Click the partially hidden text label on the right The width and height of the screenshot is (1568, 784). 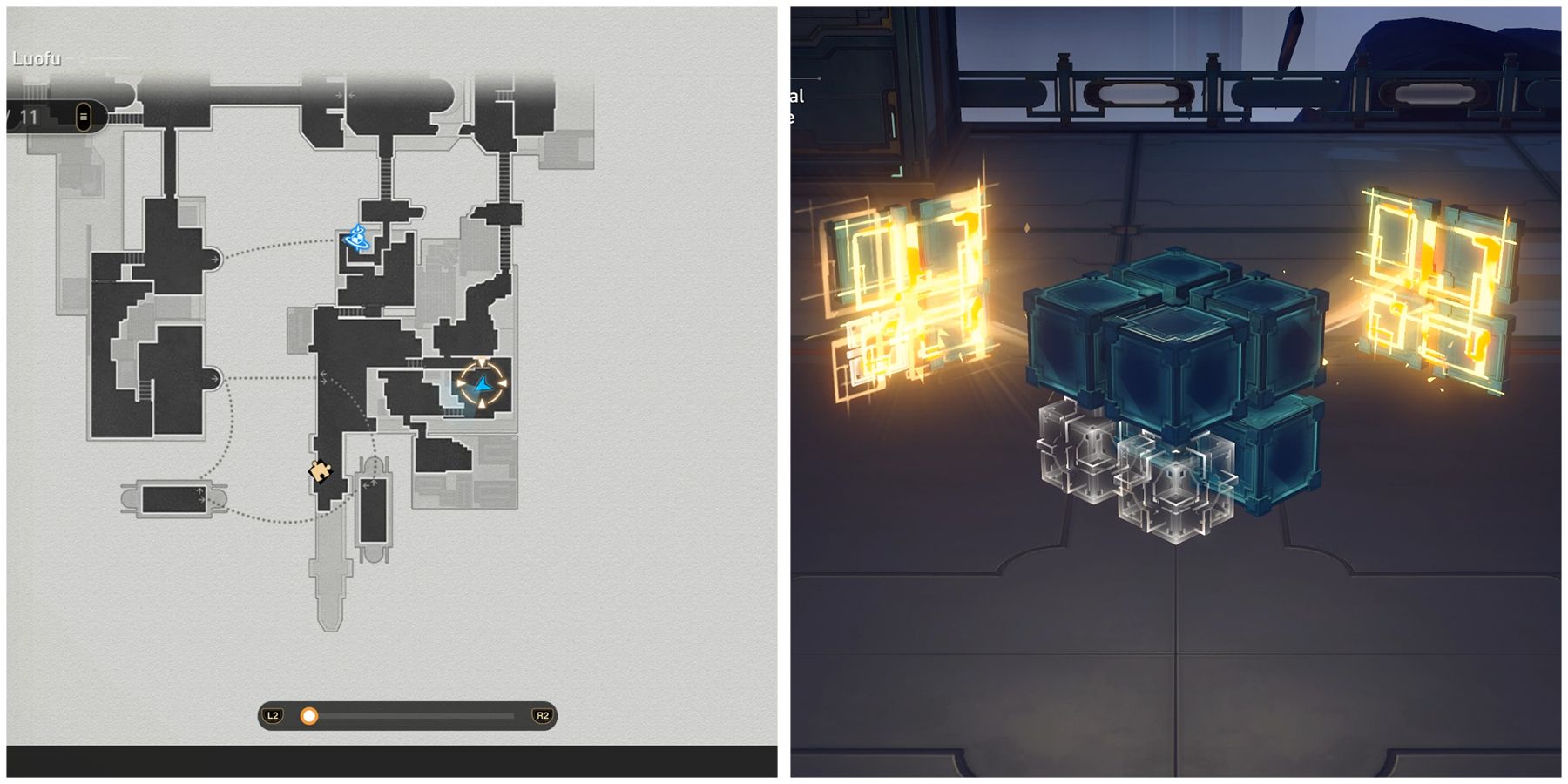(796, 105)
